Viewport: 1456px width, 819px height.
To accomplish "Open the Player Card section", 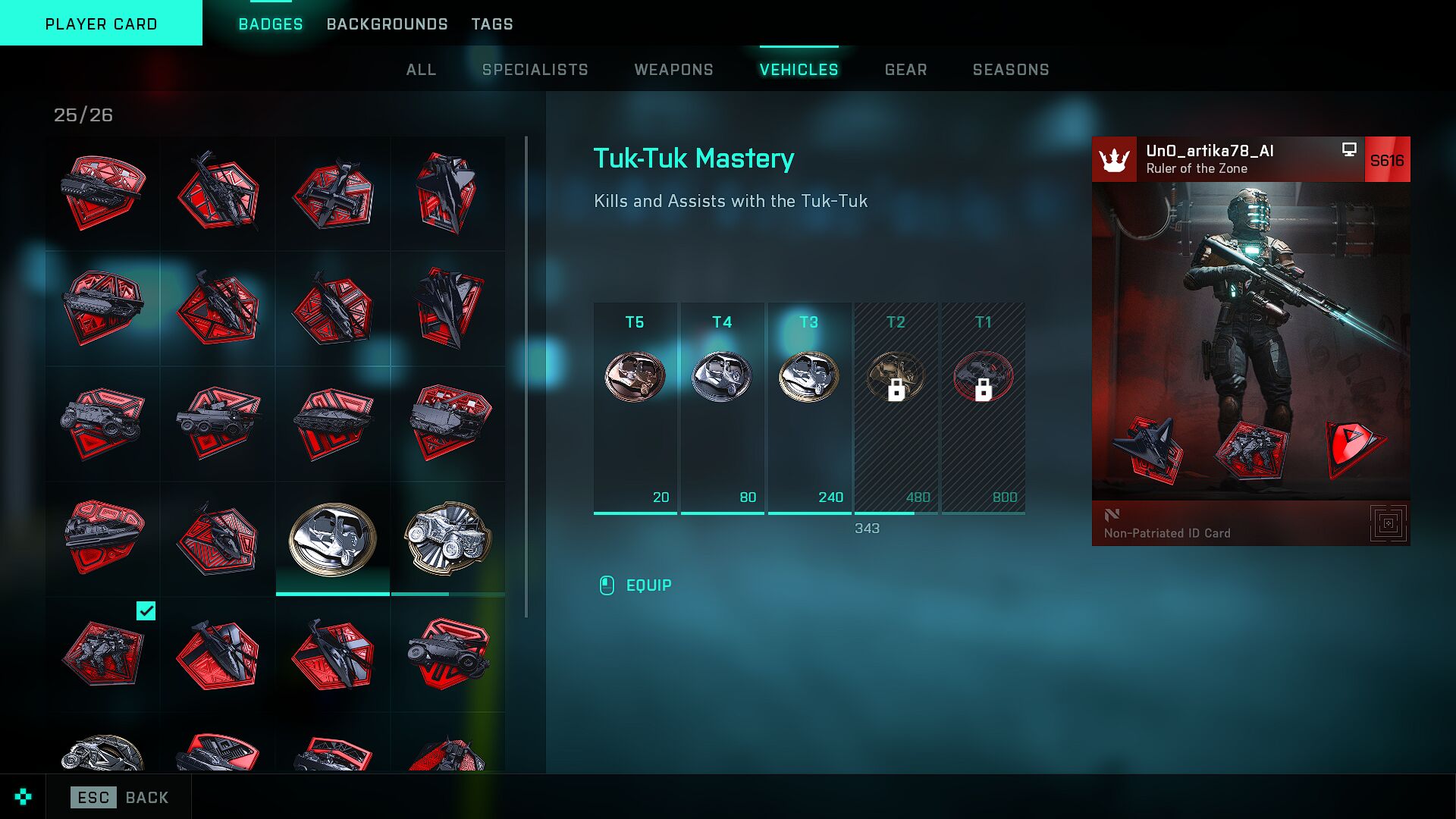I will tap(101, 24).
